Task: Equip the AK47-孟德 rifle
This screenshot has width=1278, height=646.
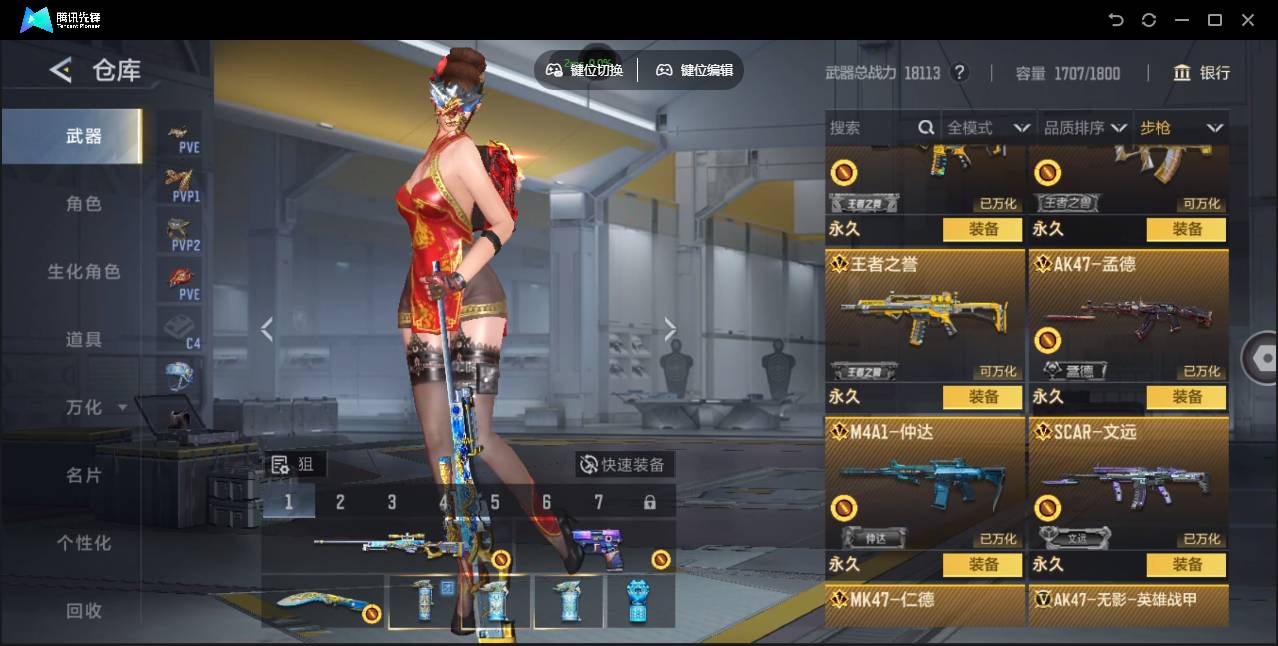Action: point(1187,397)
